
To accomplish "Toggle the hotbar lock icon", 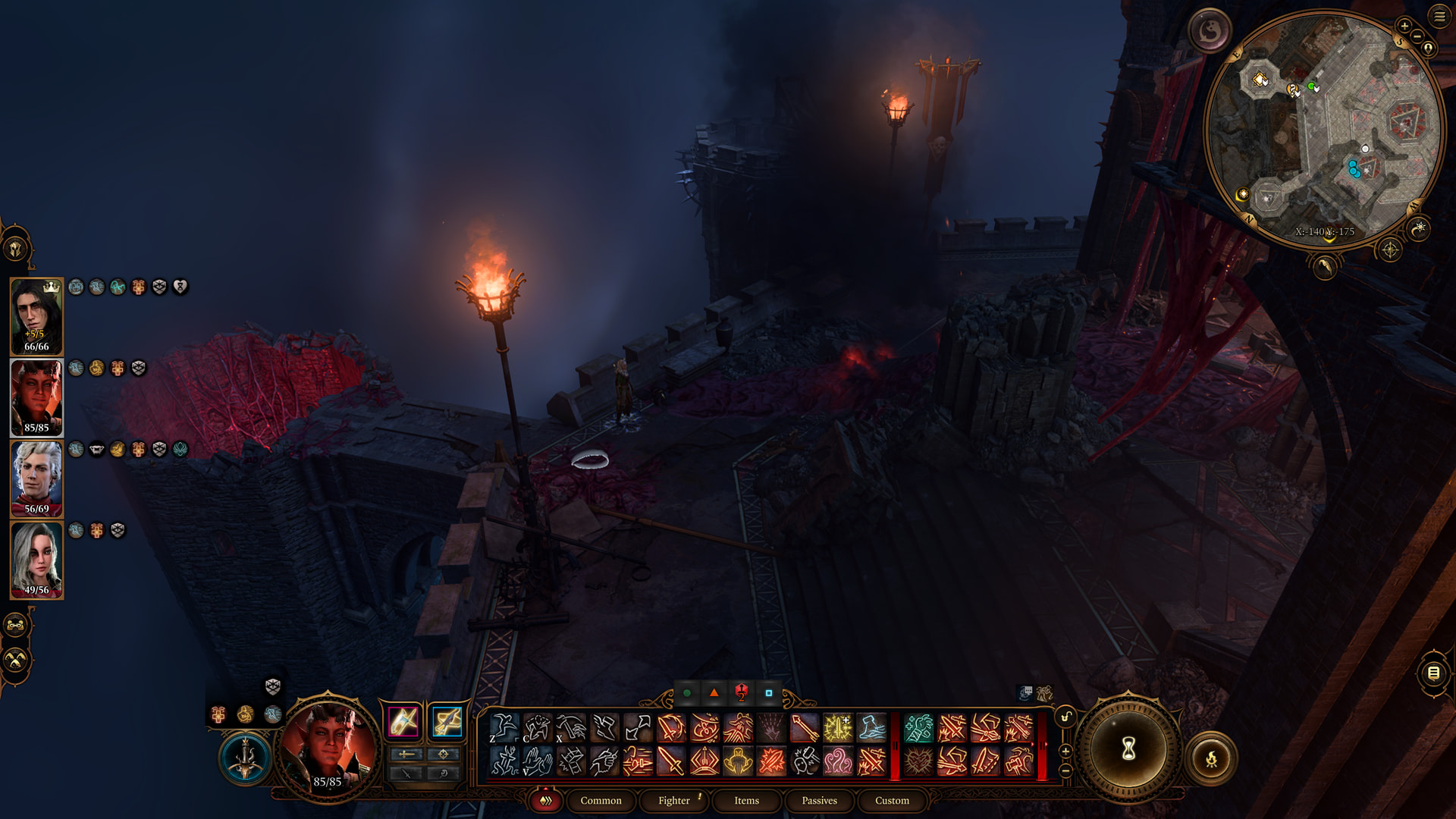I will click(1065, 717).
